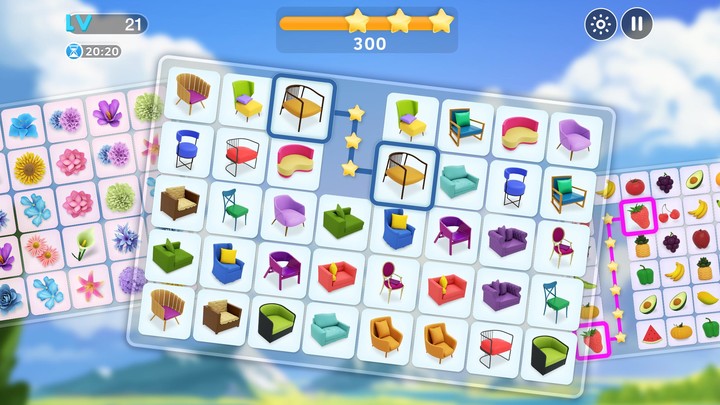
Task: Select the white calla lily tile
Action: coord(83,246)
